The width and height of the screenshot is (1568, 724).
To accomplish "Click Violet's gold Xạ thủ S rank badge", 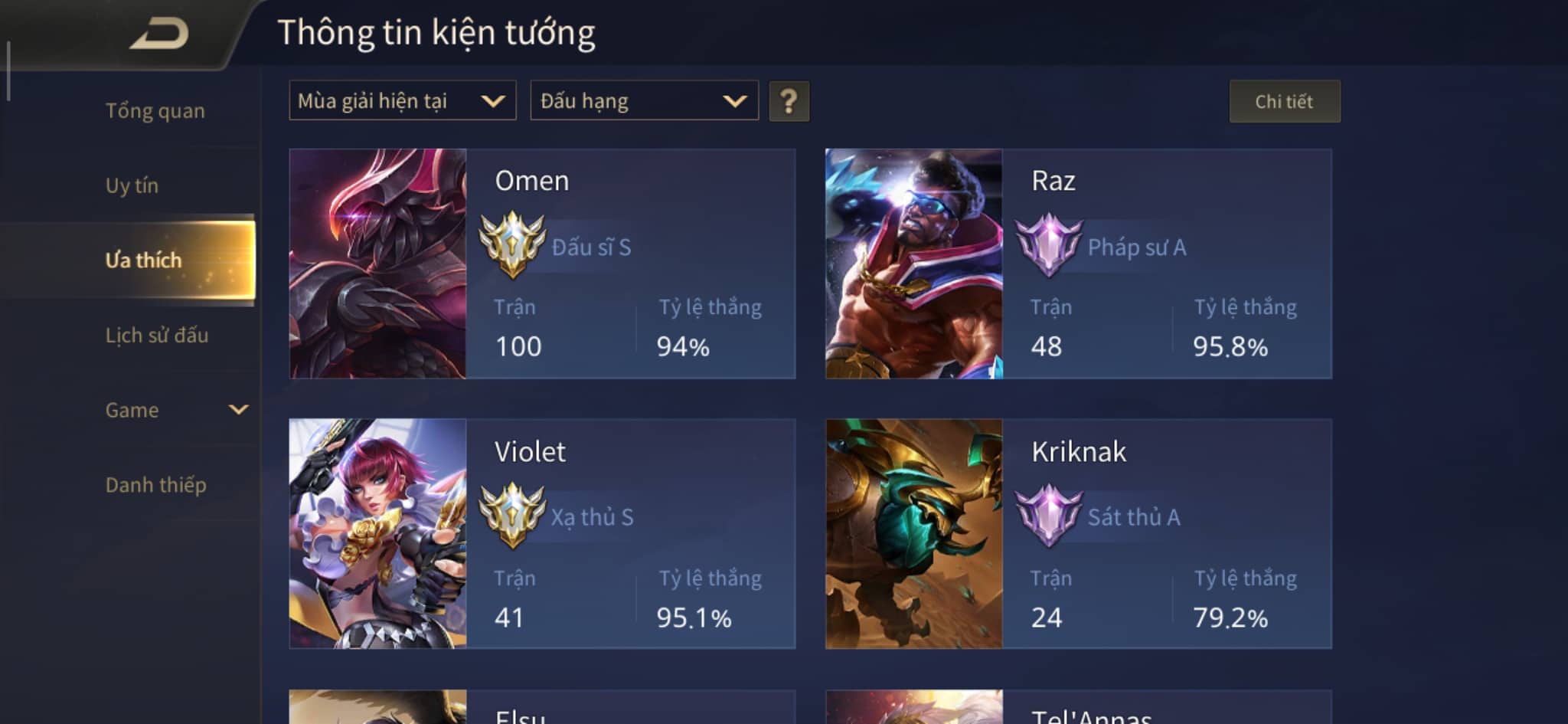I will pyautogui.click(x=510, y=517).
